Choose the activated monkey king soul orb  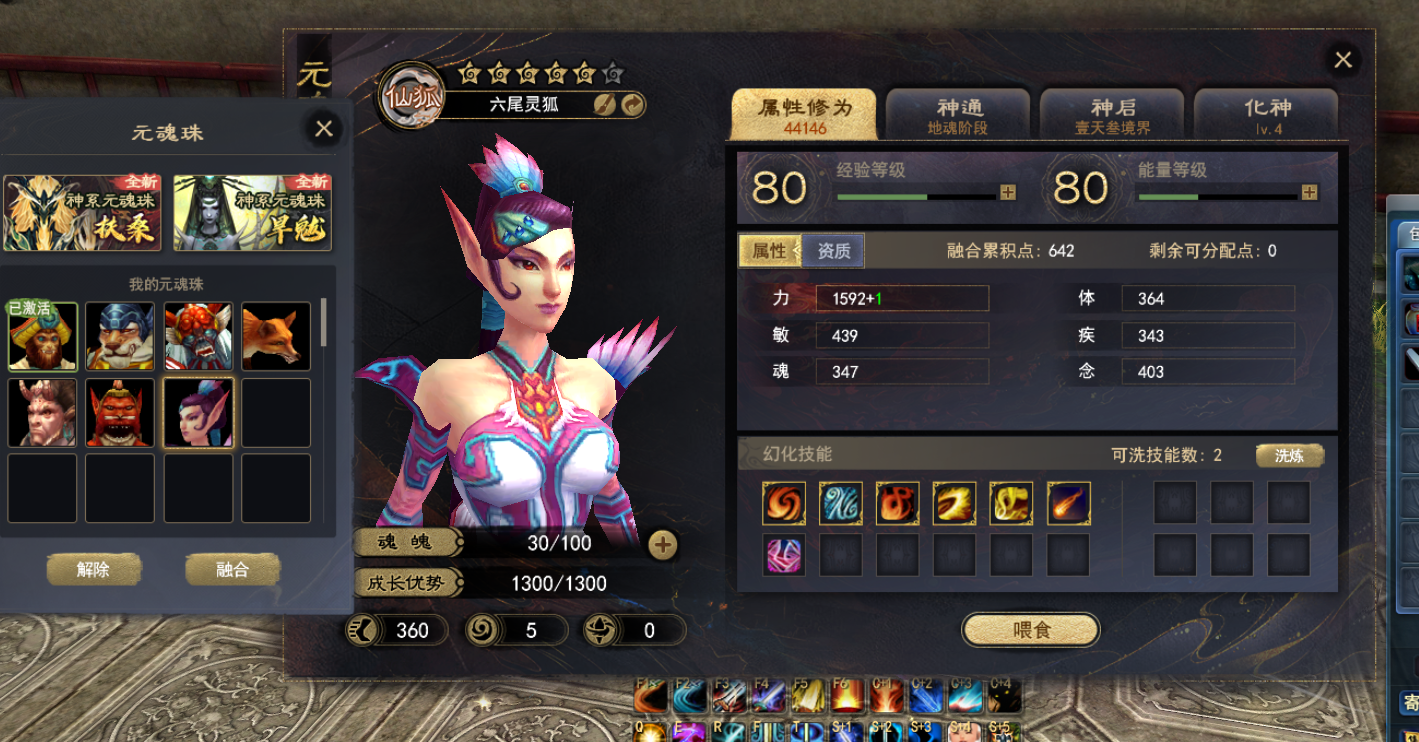pos(43,337)
